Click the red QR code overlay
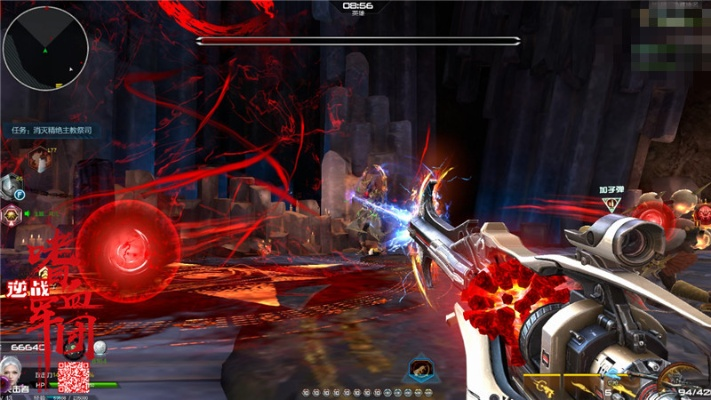This screenshot has width=711, height=400. tap(73, 377)
